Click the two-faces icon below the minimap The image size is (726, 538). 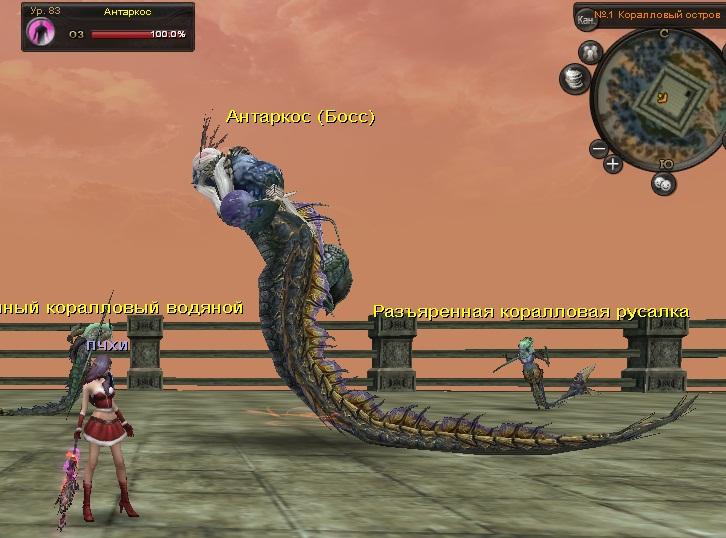tap(664, 183)
